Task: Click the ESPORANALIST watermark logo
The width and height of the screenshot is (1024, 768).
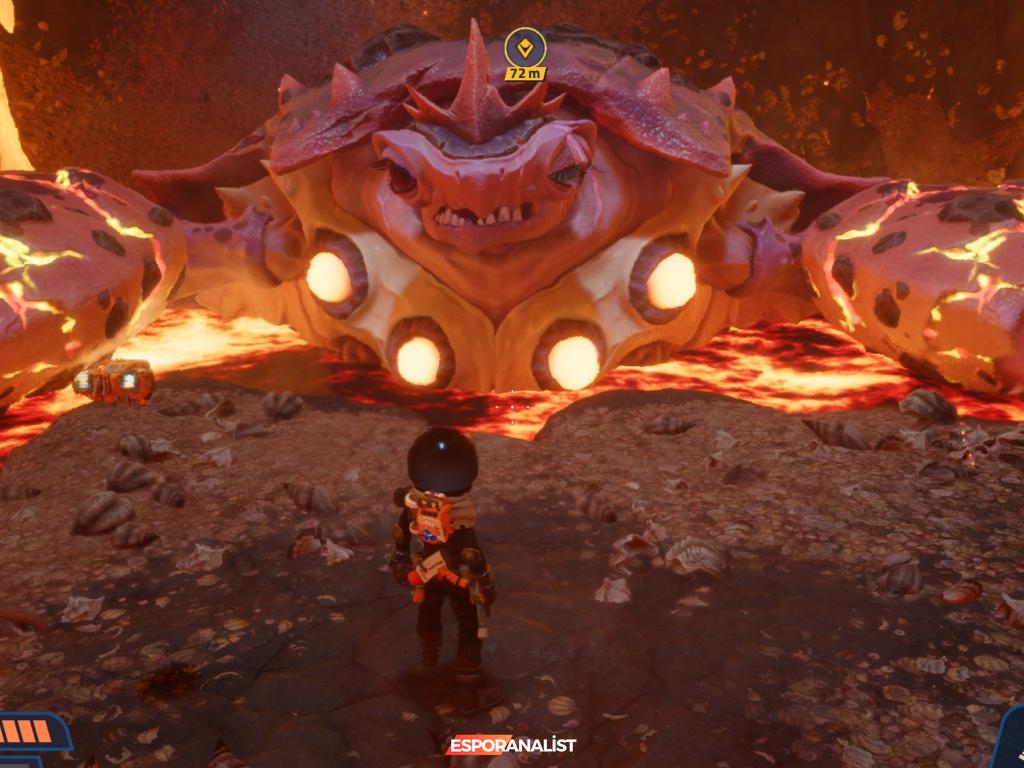Action: [512, 745]
